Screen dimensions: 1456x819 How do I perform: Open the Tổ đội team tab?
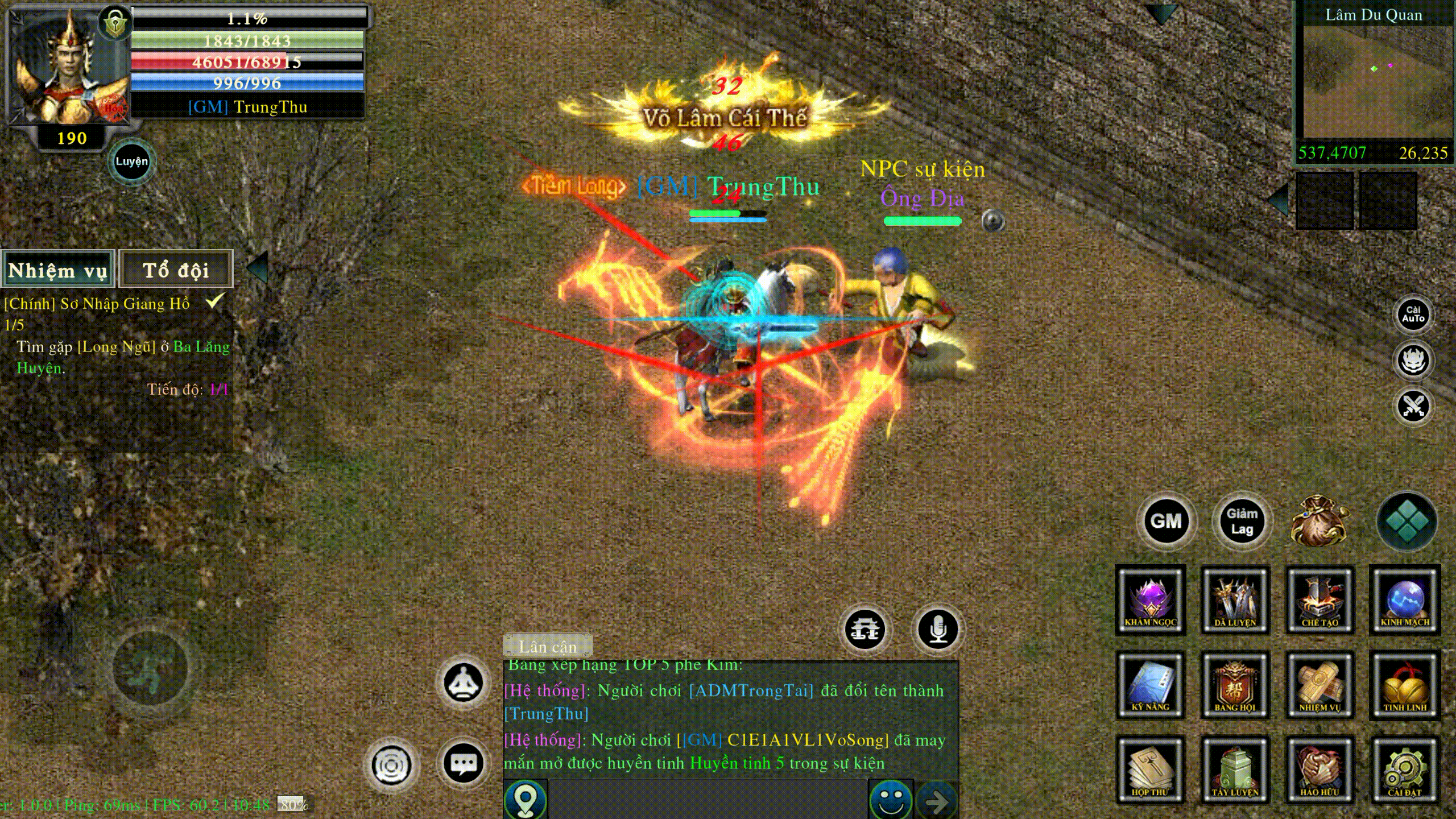point(176,270)
